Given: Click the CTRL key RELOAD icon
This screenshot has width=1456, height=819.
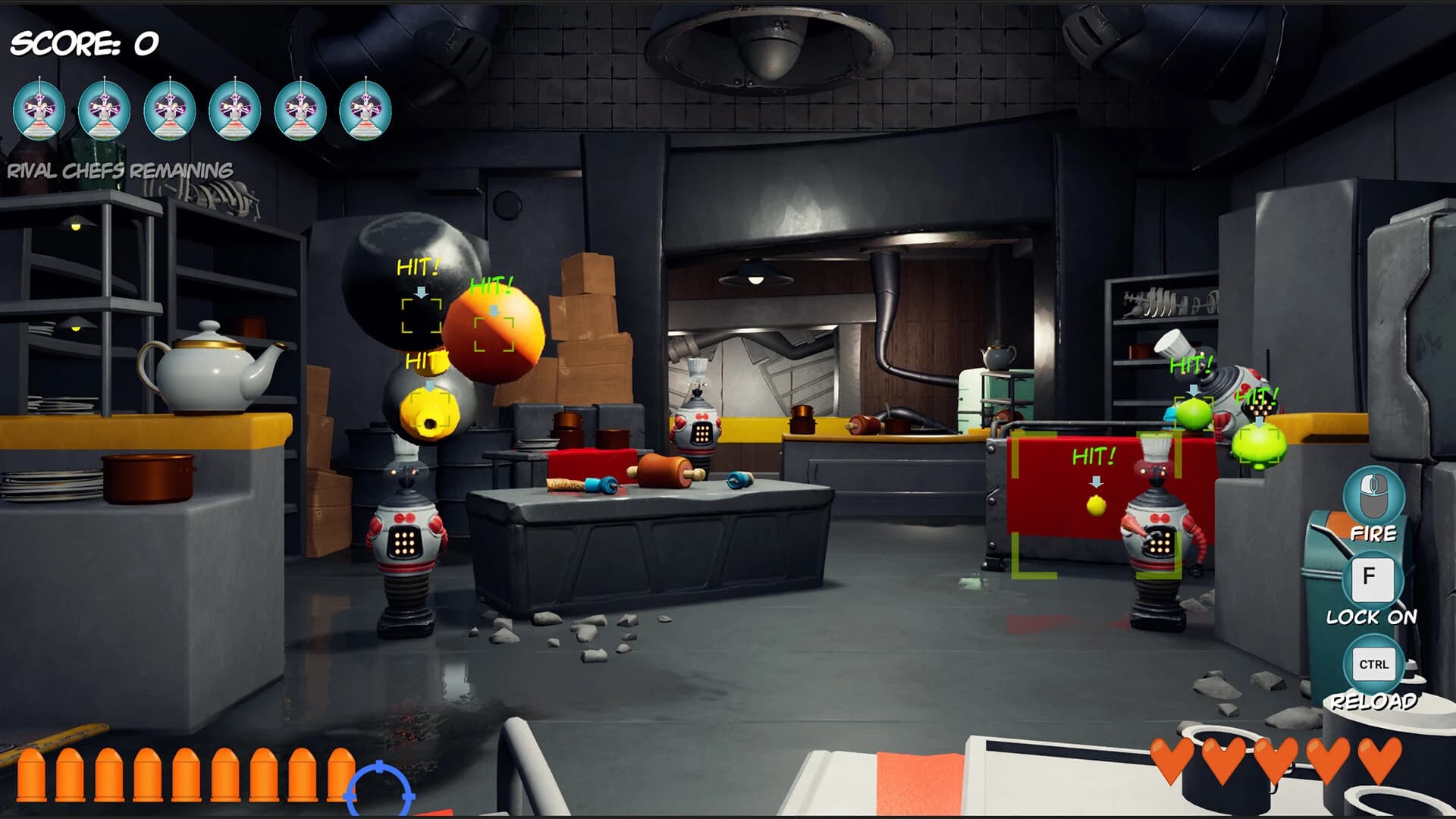Looking at the screenshot, I should click(1374, 663).
